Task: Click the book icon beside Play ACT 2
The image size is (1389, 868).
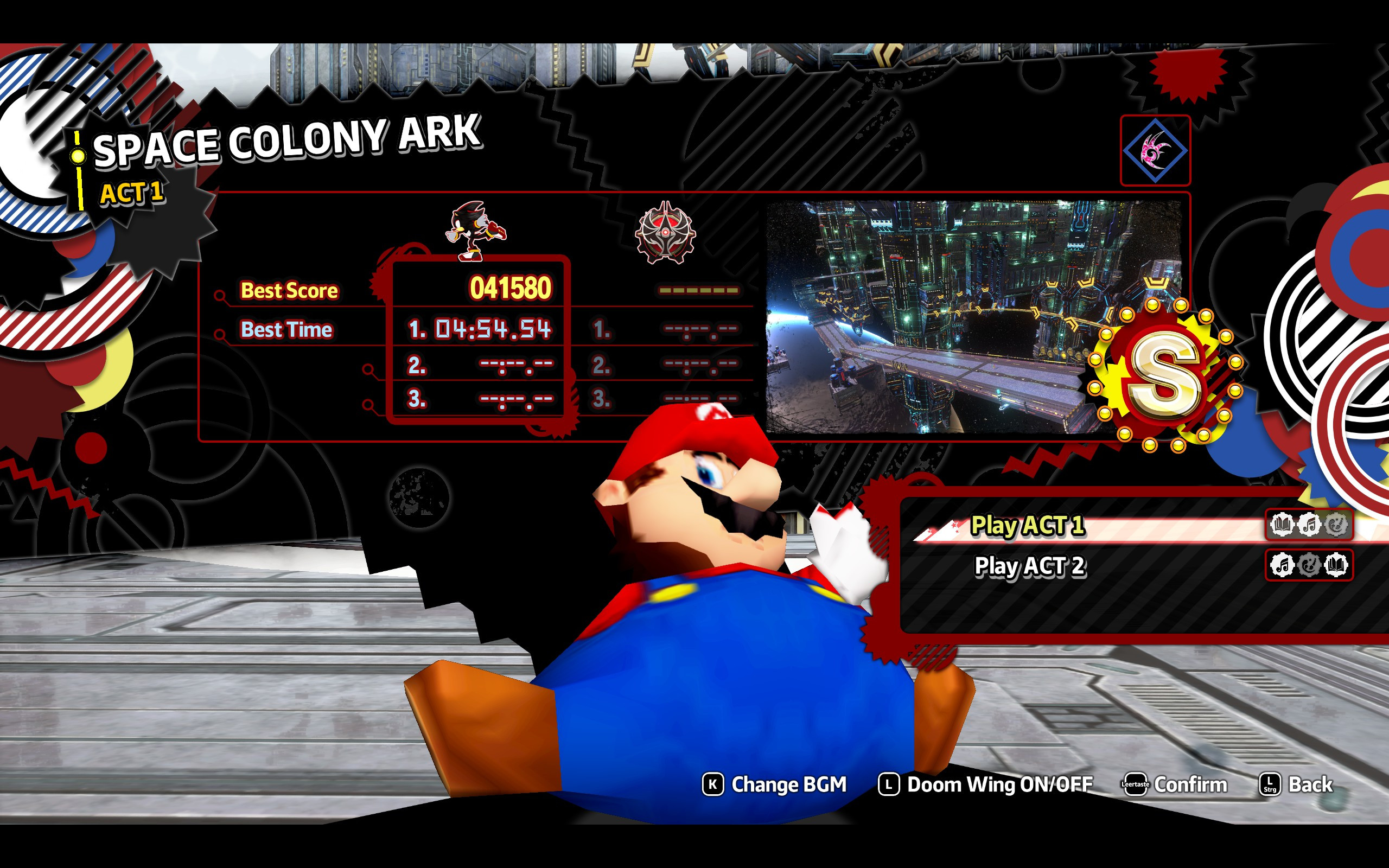Action: pos(1337,565)
